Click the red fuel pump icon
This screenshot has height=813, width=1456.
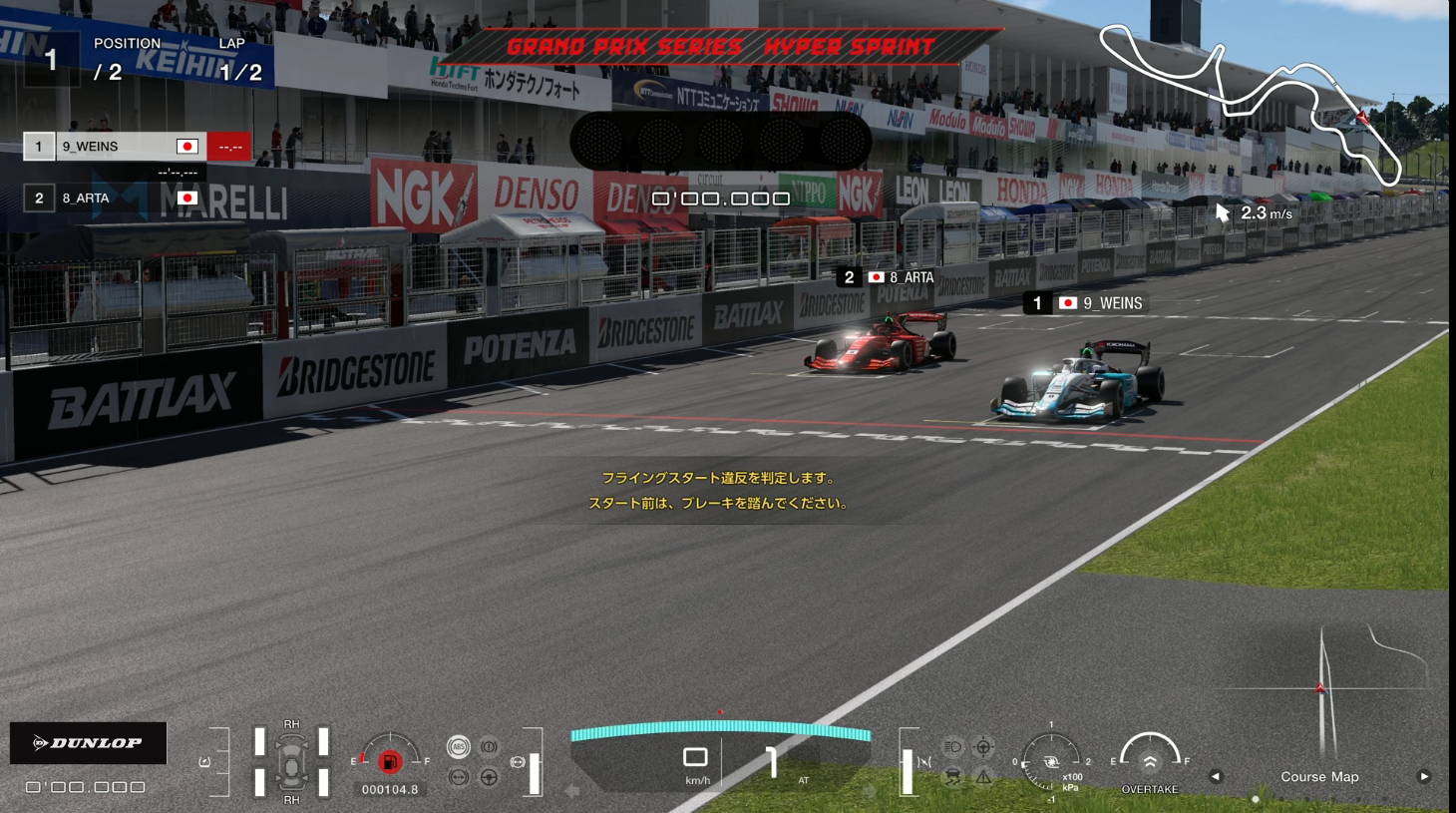(390, 762)
